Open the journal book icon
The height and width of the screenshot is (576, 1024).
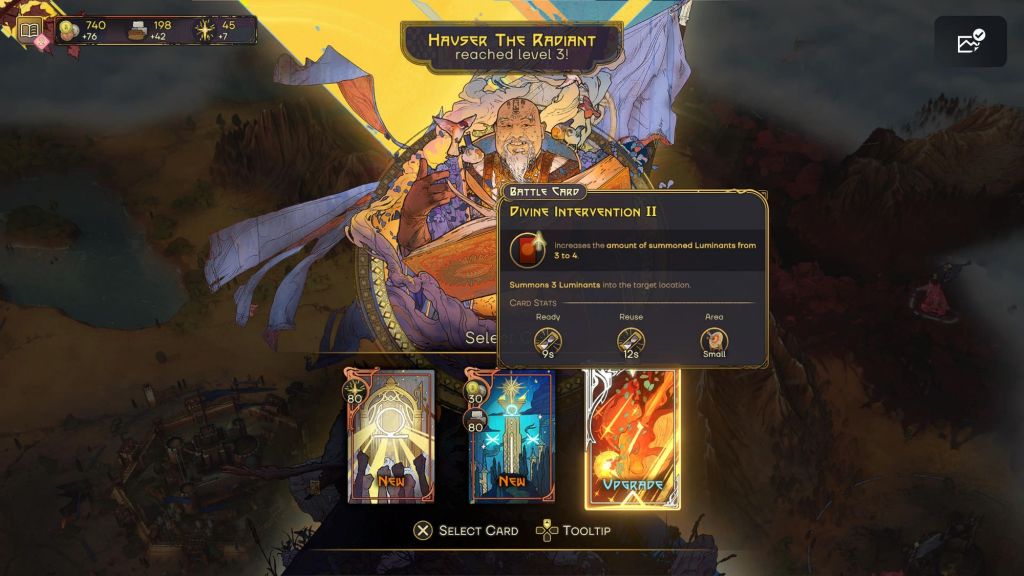30,32
